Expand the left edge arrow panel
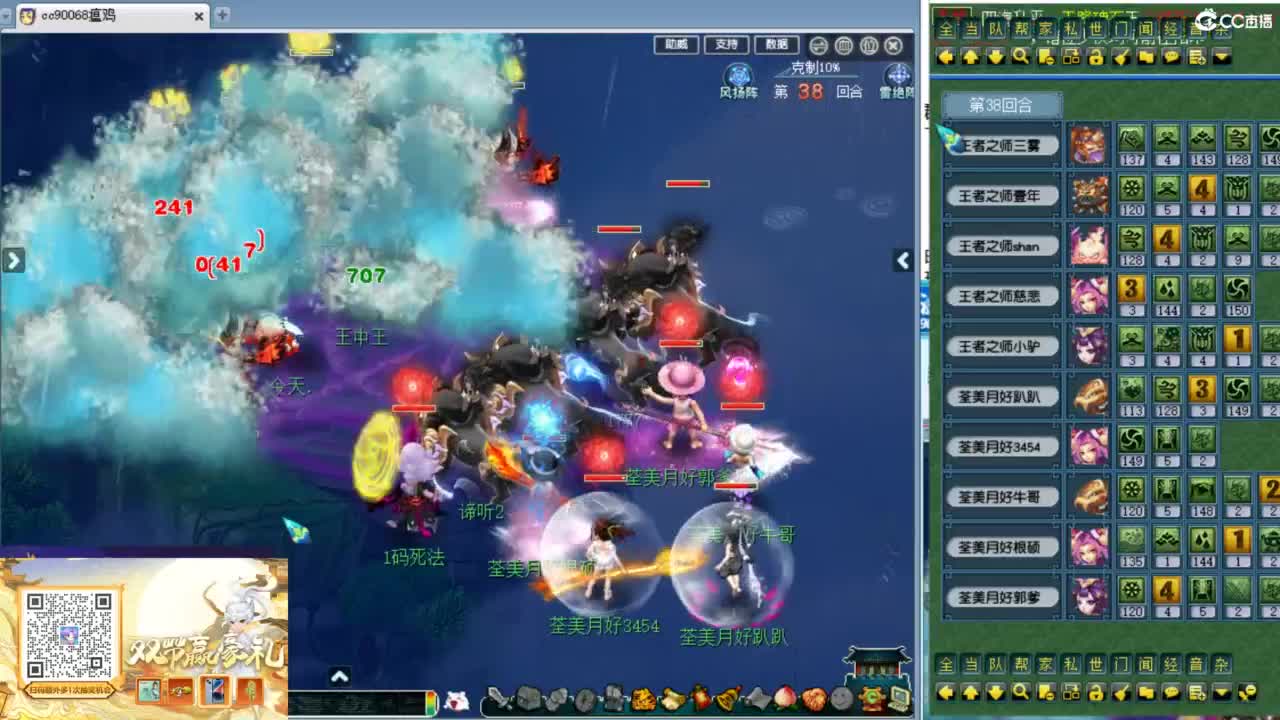Image resolution: width=1280 pixels, height=720 pixels. click(13, 260)
